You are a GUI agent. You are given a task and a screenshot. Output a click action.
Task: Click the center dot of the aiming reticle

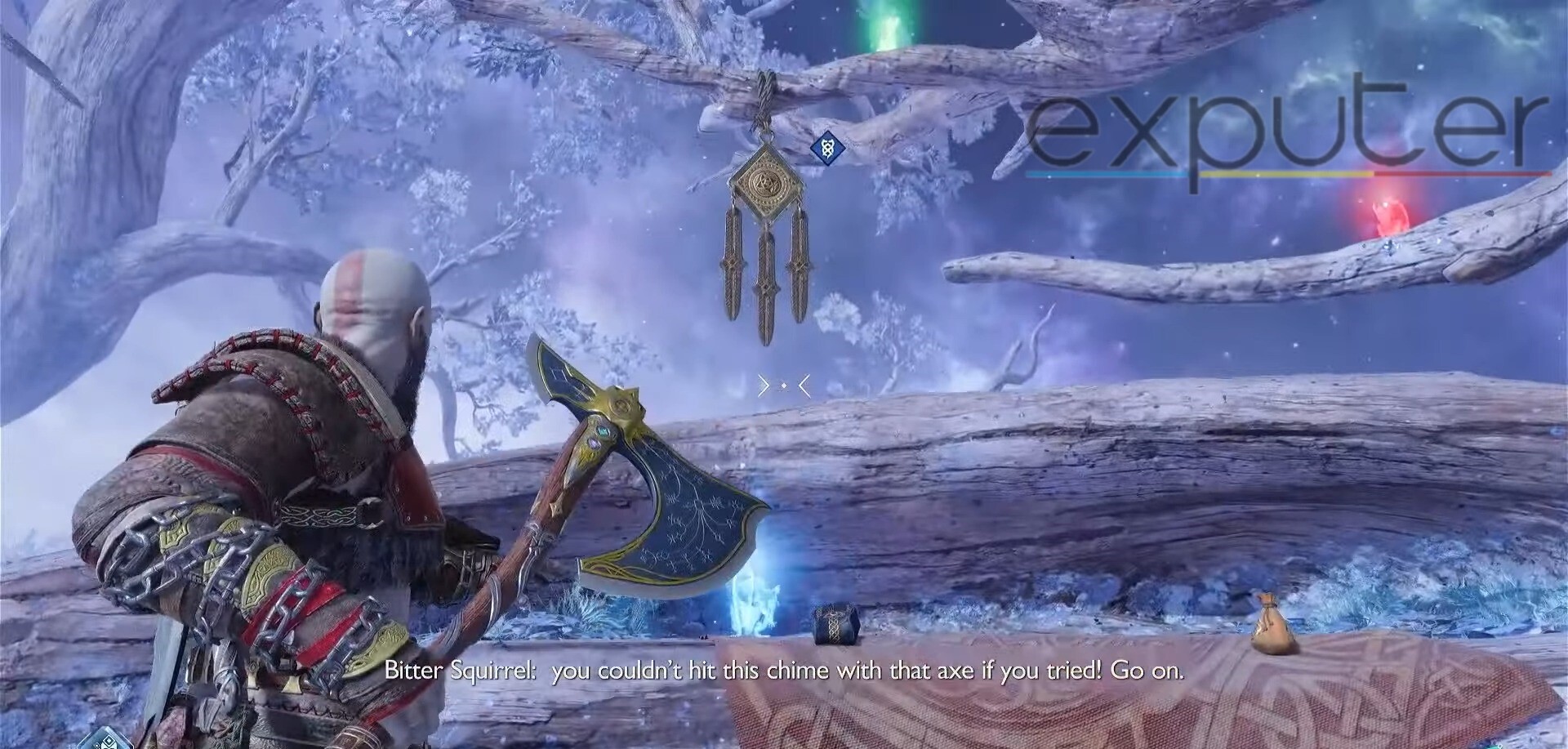click(x=785, y=386)
